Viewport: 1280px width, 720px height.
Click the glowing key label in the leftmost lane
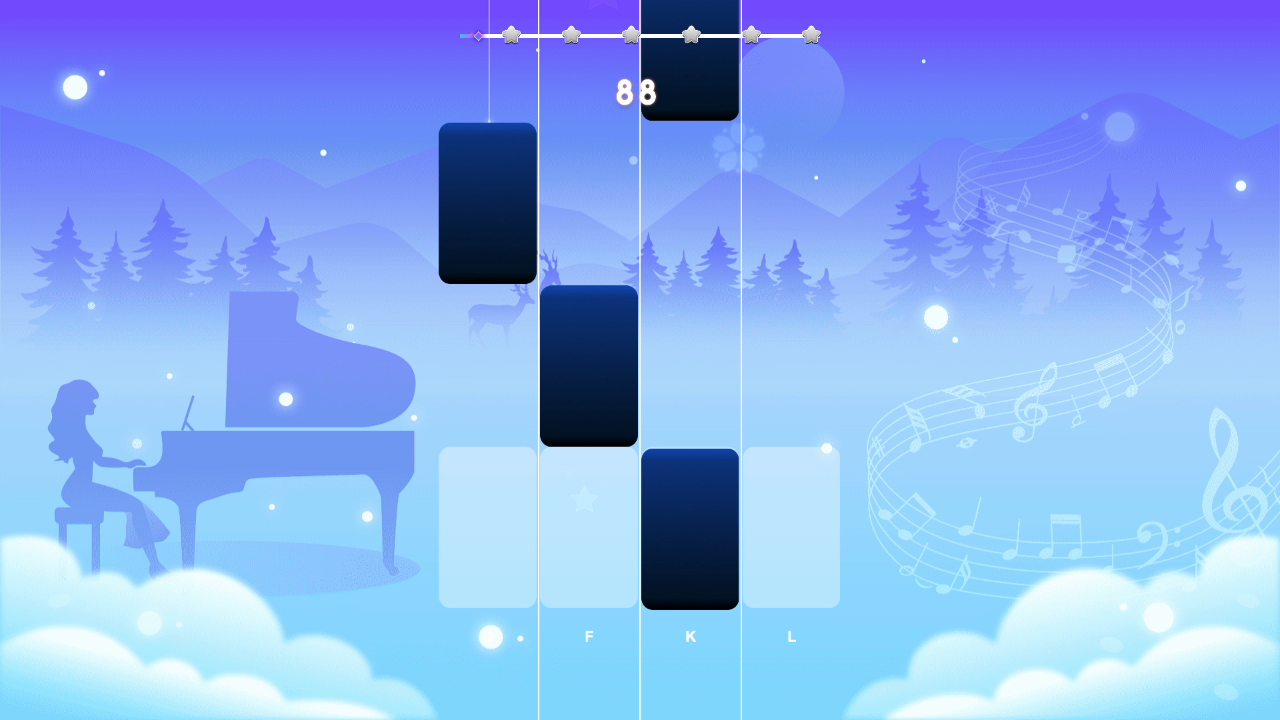pyautogui.click(x=488, y=636)
